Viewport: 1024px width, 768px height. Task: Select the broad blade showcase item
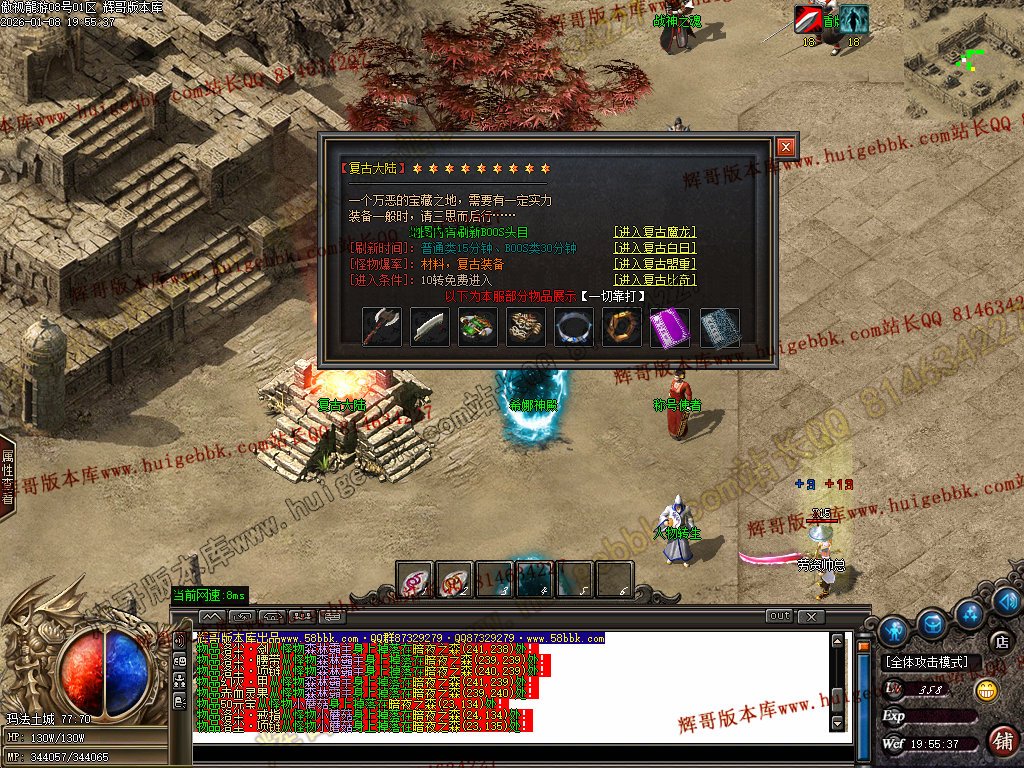coord(430,327)
